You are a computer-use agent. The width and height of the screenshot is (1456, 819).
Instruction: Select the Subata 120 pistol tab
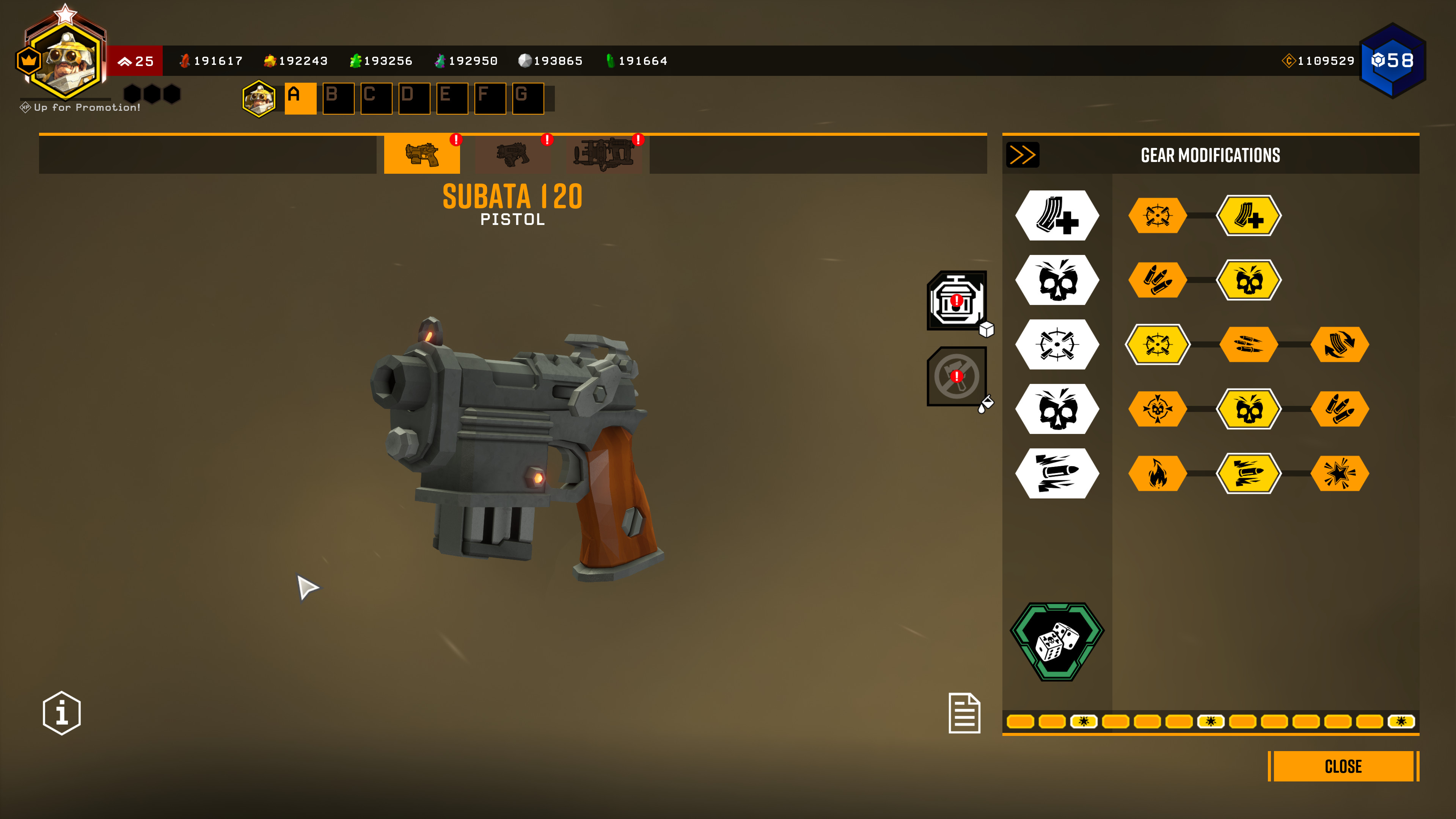(422, 154)
